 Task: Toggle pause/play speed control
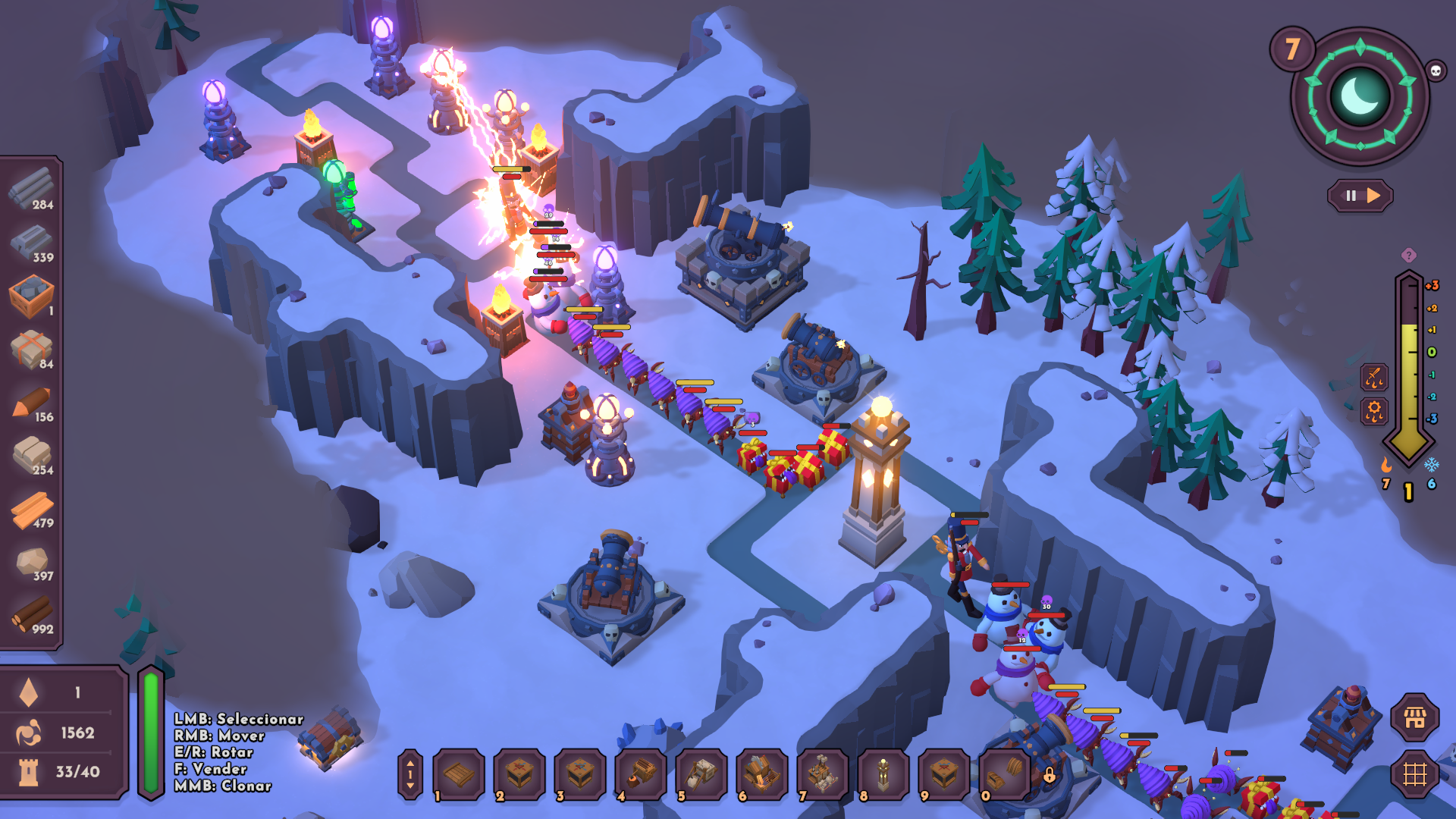(1360, 196)
